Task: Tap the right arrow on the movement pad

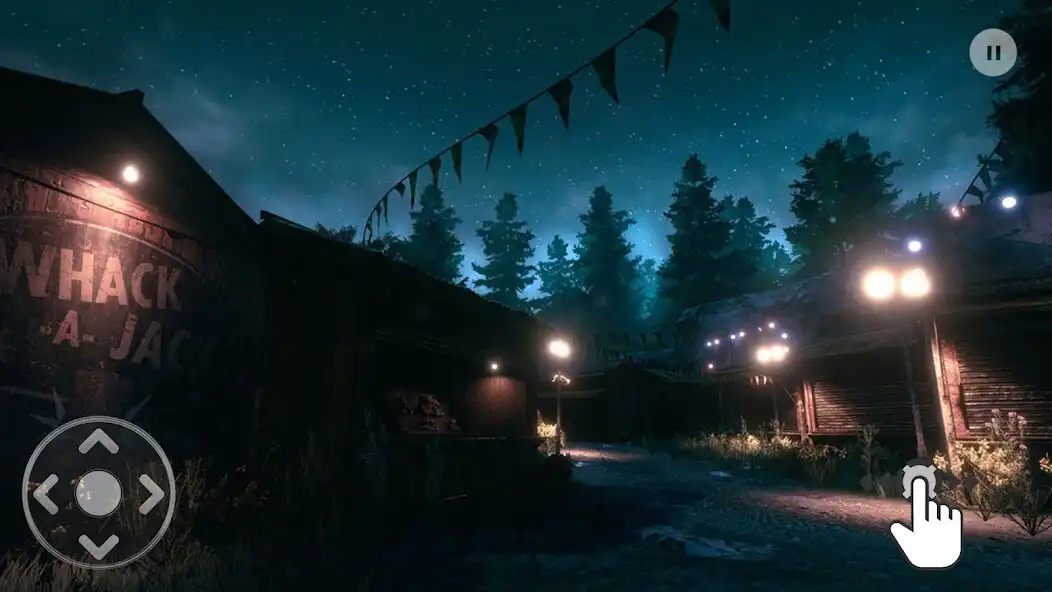Action: coord(151,494)
